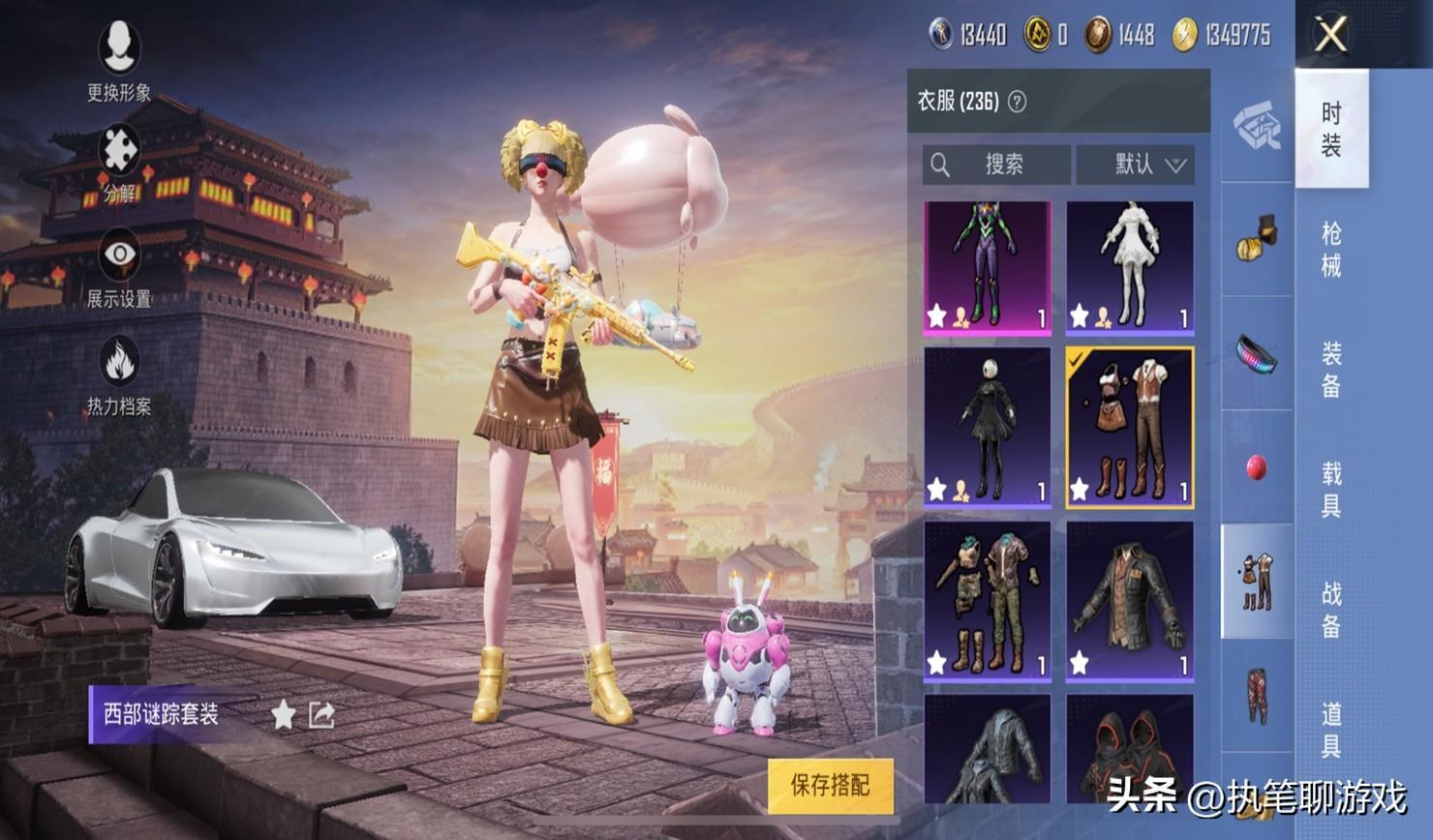This screenshot has height=840, width=1433.
Task: Switch to the 道具 items tab
Action: [1331, 728]
